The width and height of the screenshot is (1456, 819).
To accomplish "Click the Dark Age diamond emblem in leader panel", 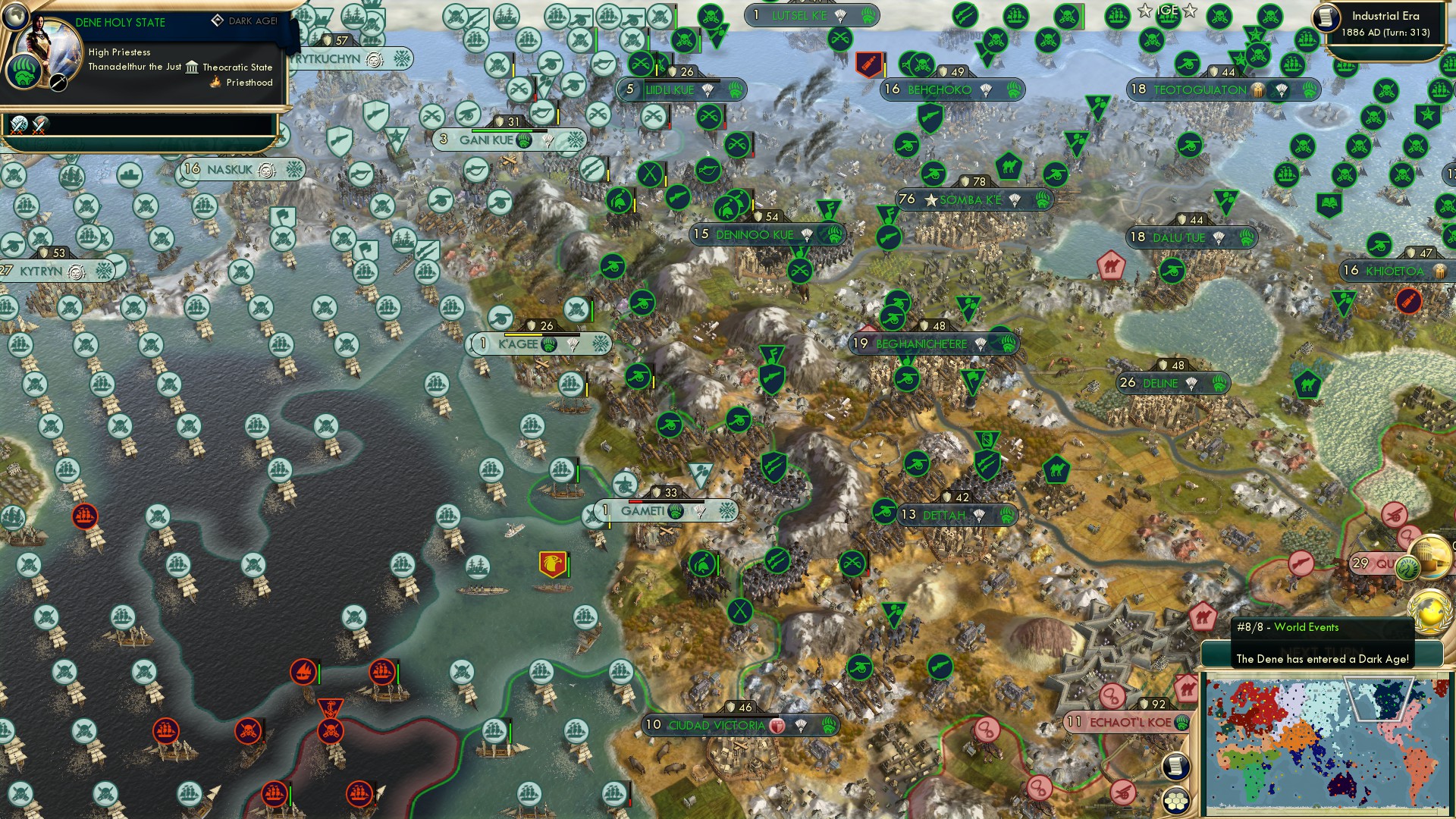I will (218, 20).
